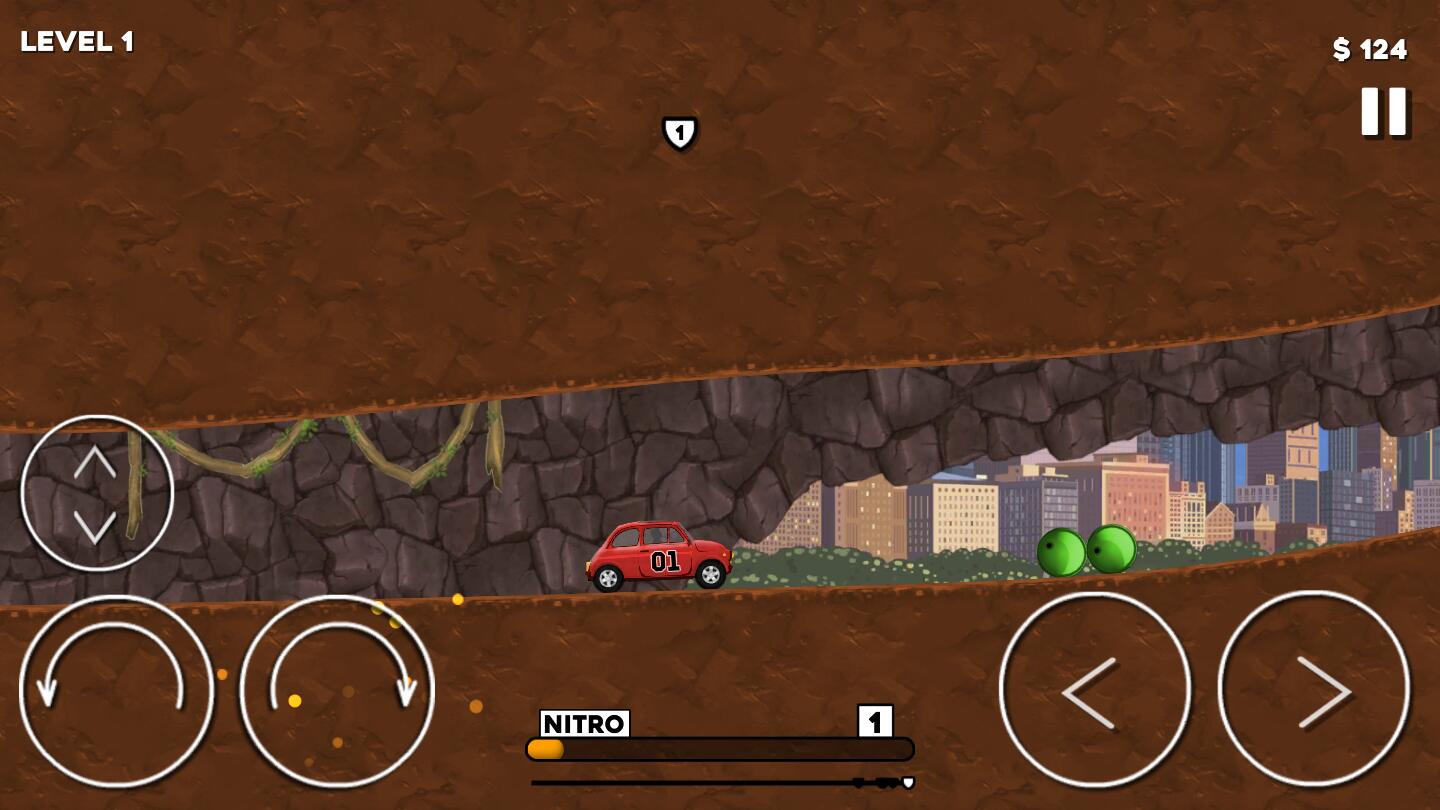1440x810 pixels.
Task: Tap the right arrow accelerate button
Action: tap(1313, 689)
